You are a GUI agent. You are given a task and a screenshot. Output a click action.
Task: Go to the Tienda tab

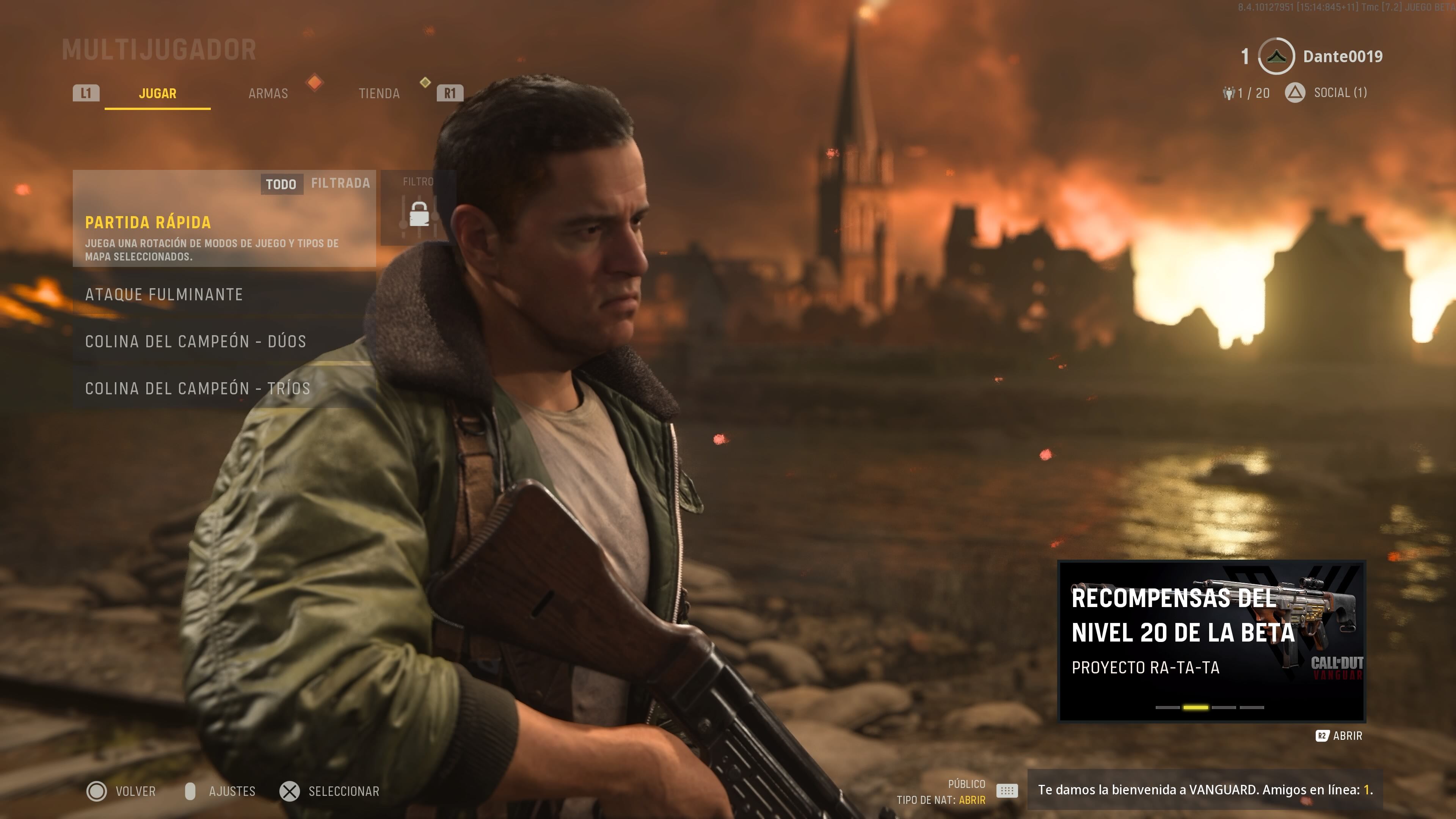point(379,93)
